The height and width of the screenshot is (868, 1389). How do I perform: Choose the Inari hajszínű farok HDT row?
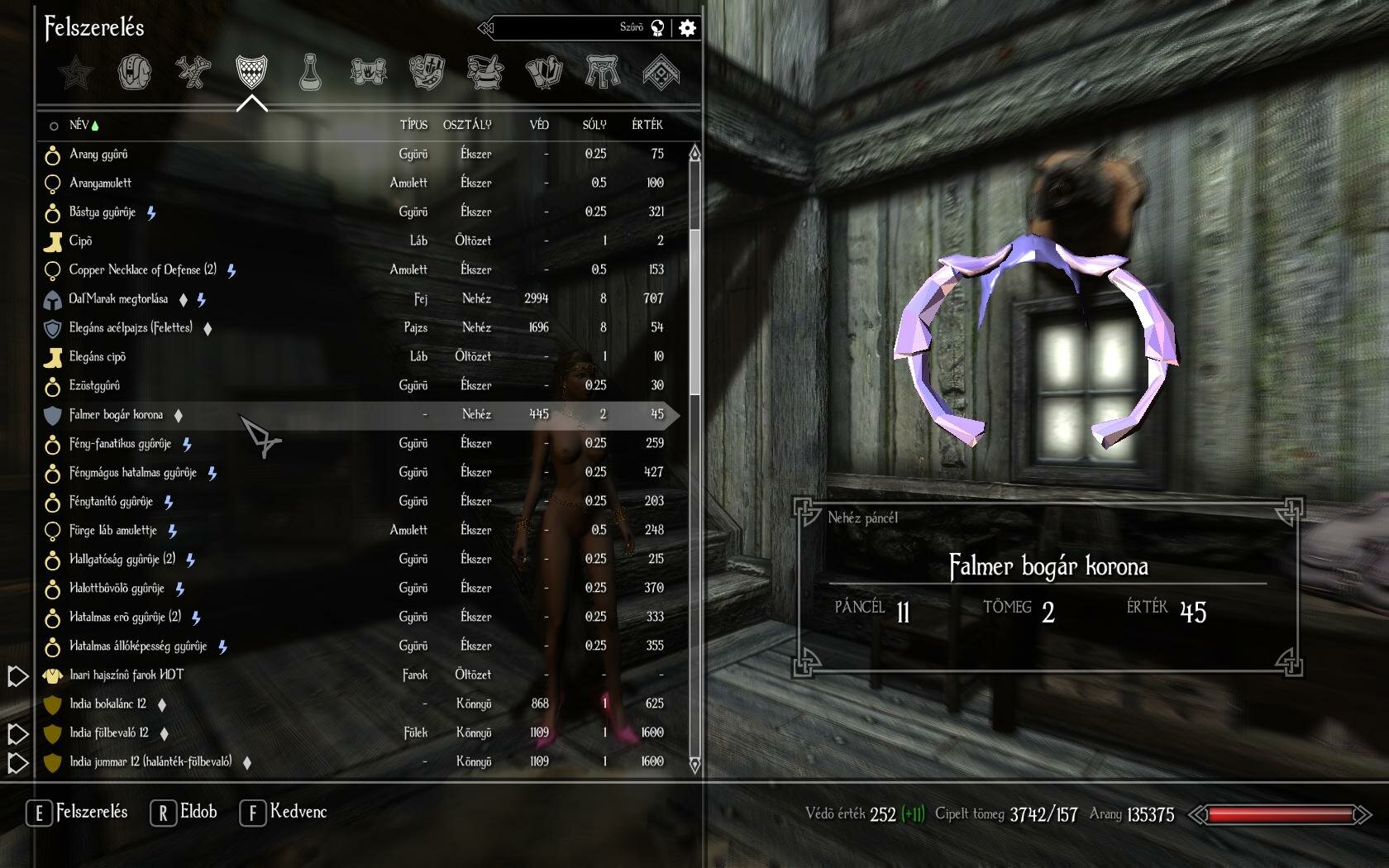(126, 675)
